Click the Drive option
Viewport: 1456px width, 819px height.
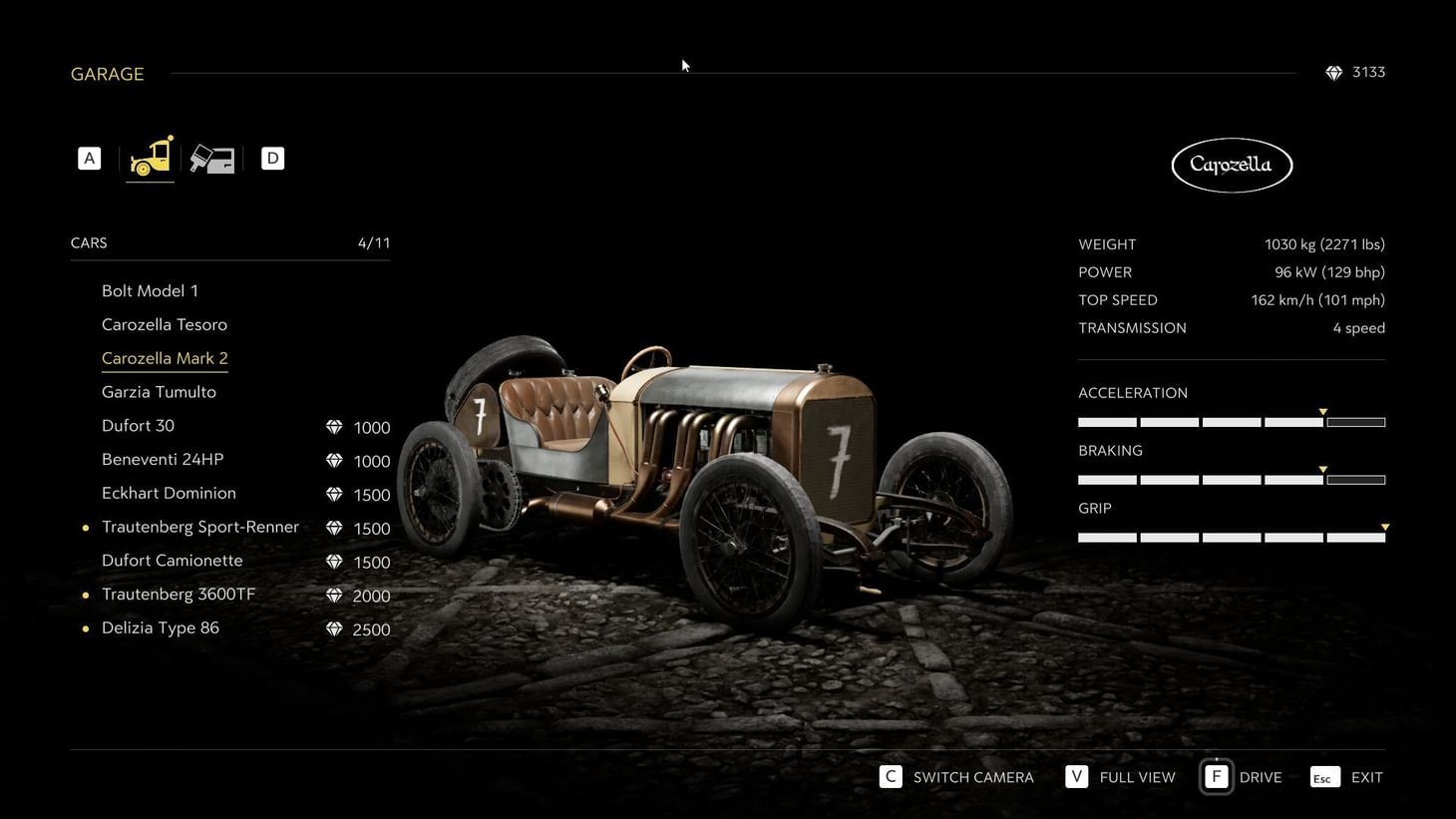1242,777
